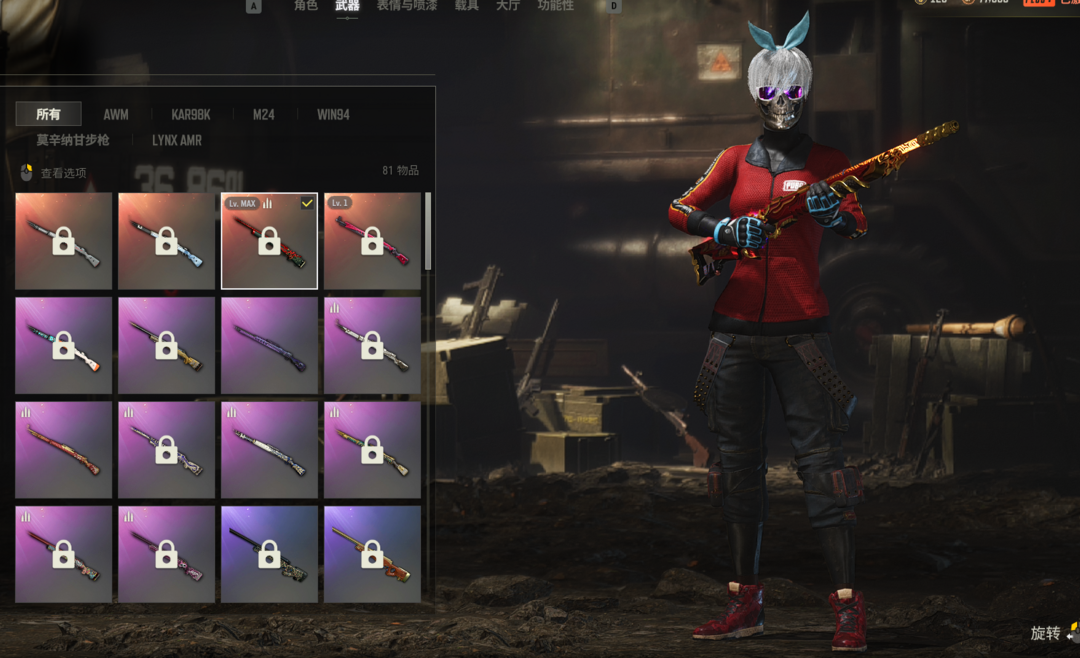This screenshot has height=658, width=1080.
Task: Click the 武器 tab
Action: click(x=347, y=6)
